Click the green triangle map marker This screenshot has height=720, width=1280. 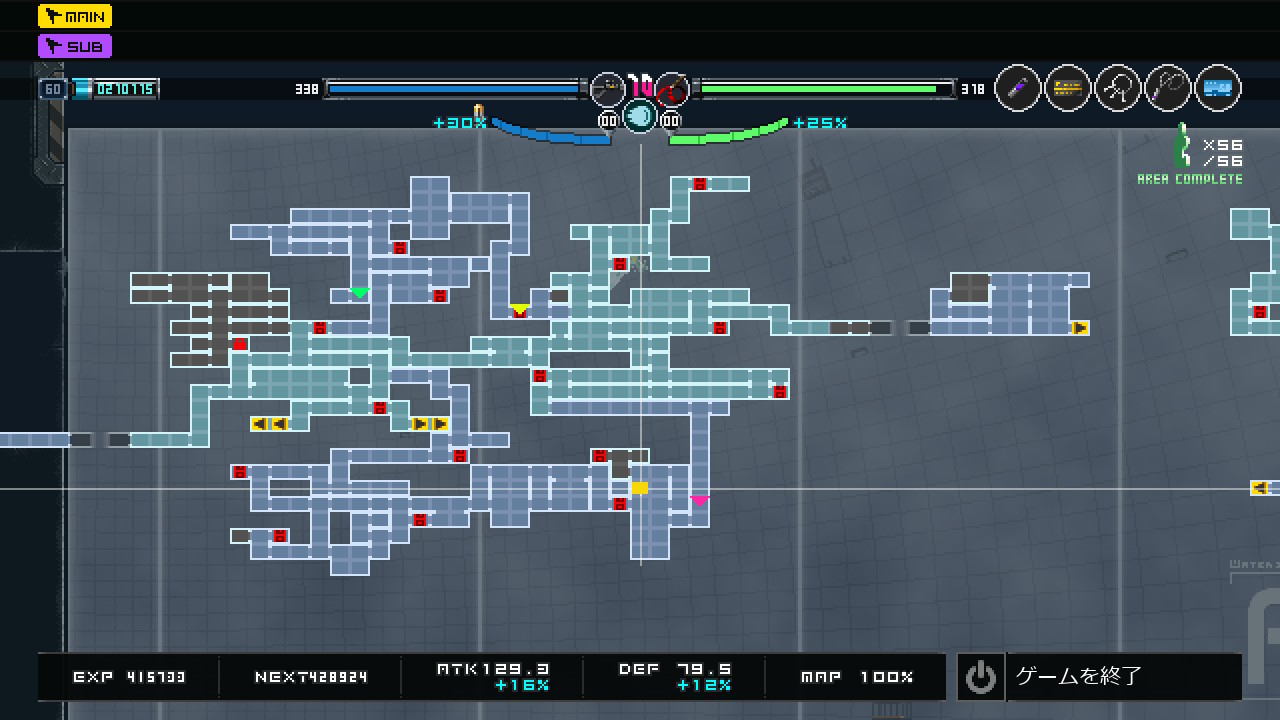click(x=359, y=293)
